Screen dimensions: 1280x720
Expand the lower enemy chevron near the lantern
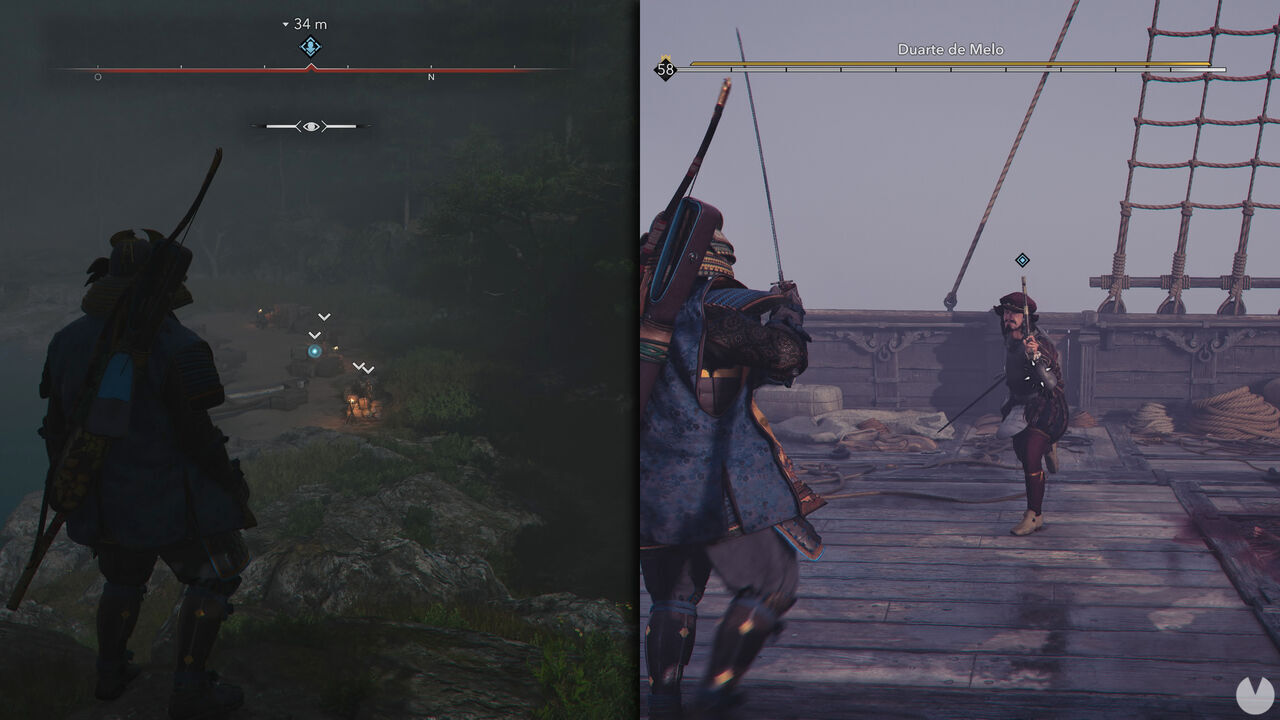[369, 370]
